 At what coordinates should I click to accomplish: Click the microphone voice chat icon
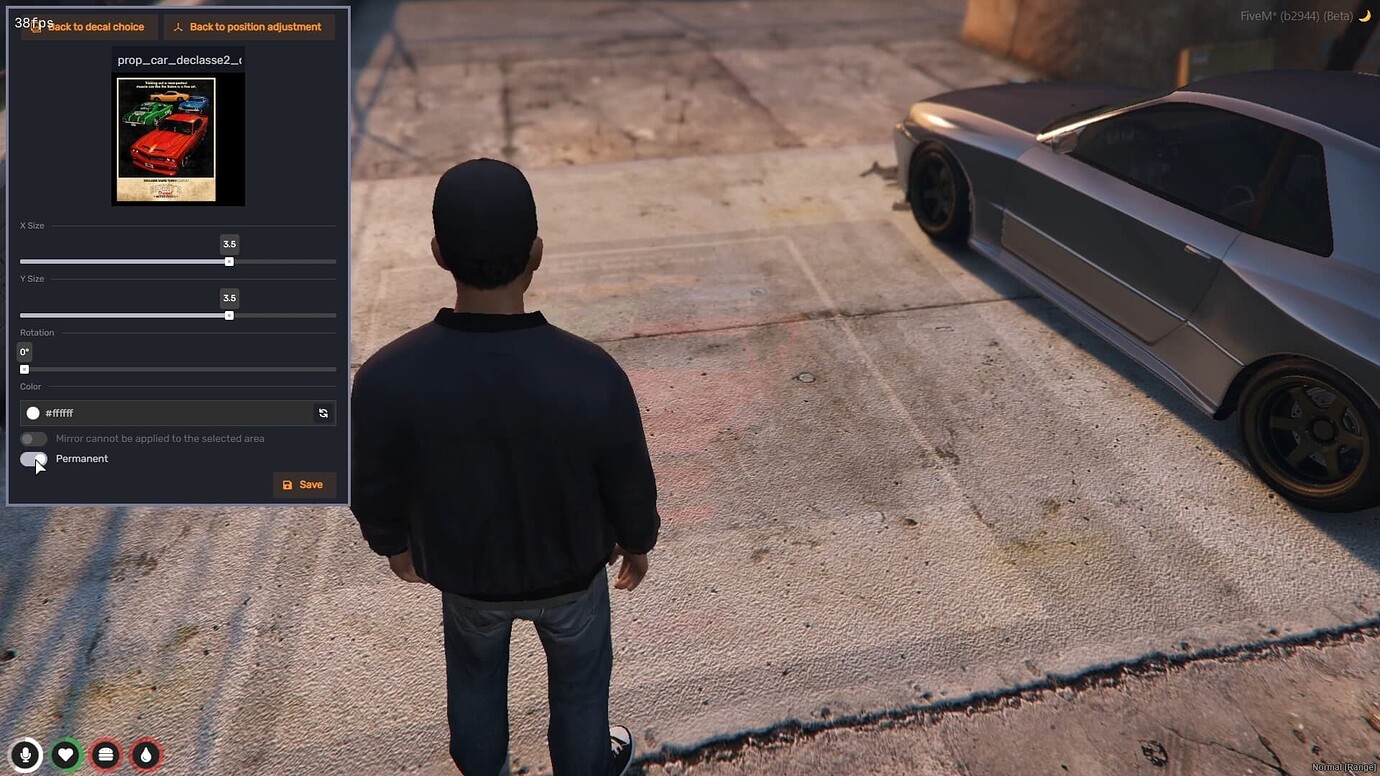tap(24, 755)
